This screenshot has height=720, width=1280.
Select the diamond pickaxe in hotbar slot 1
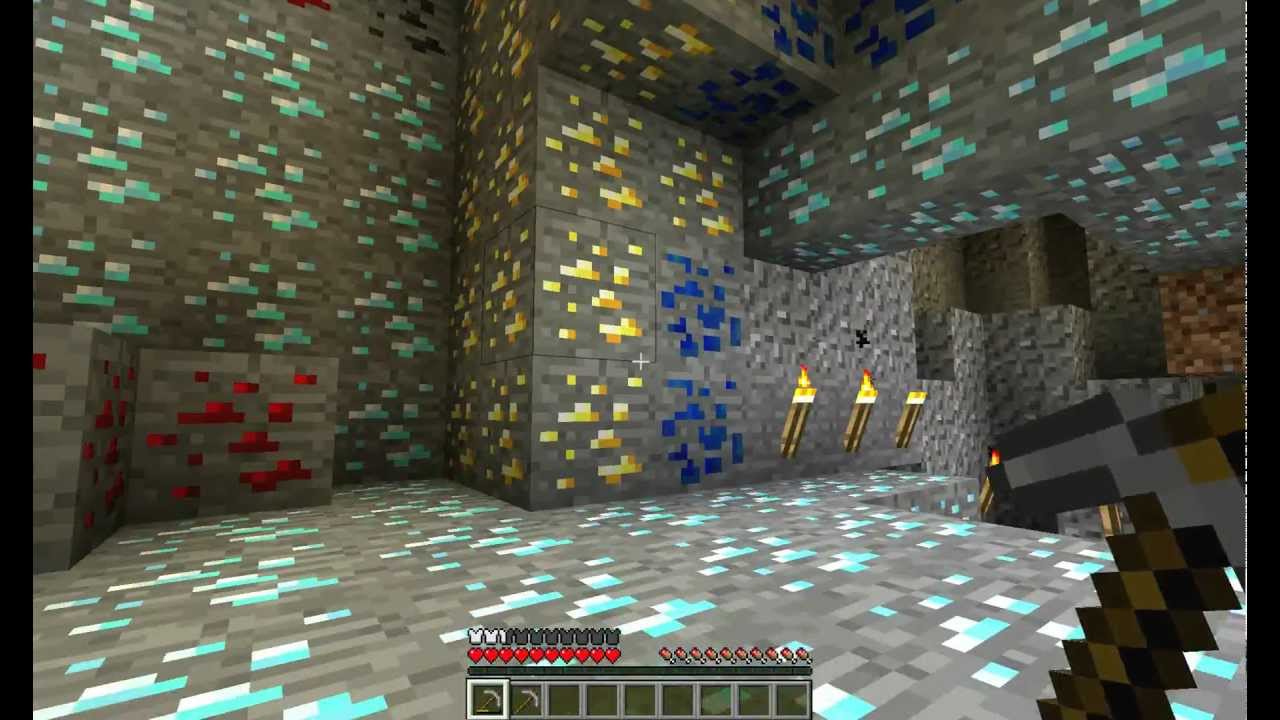[487, 698]
